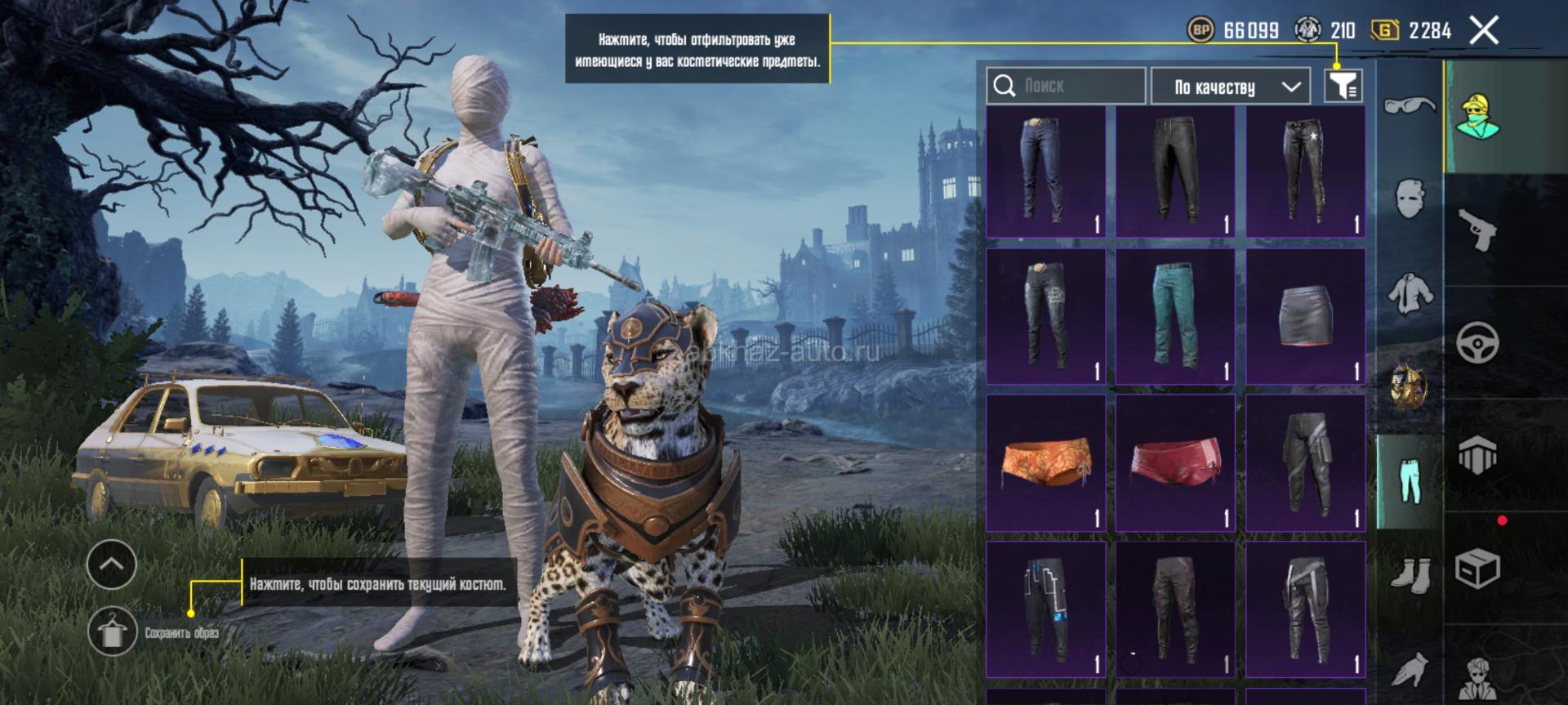
Task: Toggle the owned cosmetics filter funnel icon
Action: point(1343,86)
